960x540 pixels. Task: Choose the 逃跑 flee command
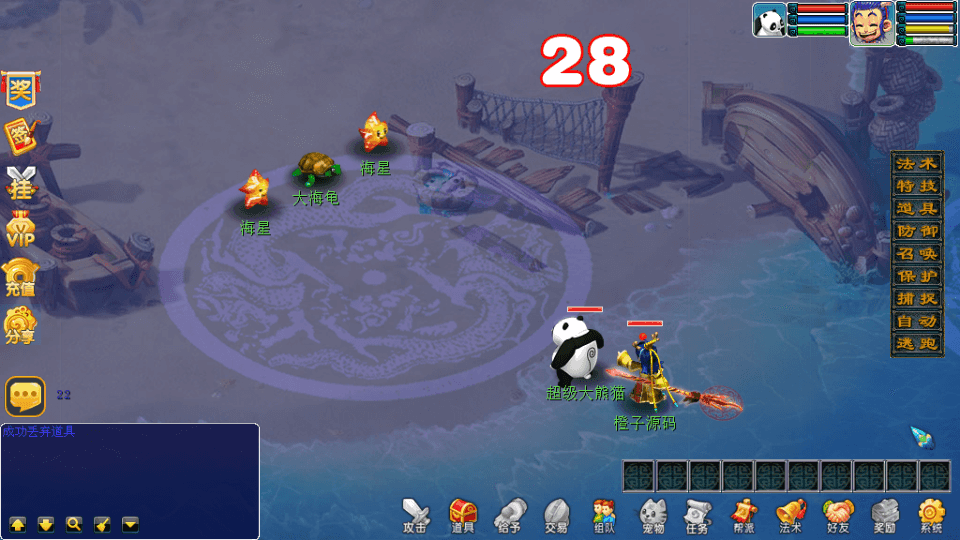[917, 343]
